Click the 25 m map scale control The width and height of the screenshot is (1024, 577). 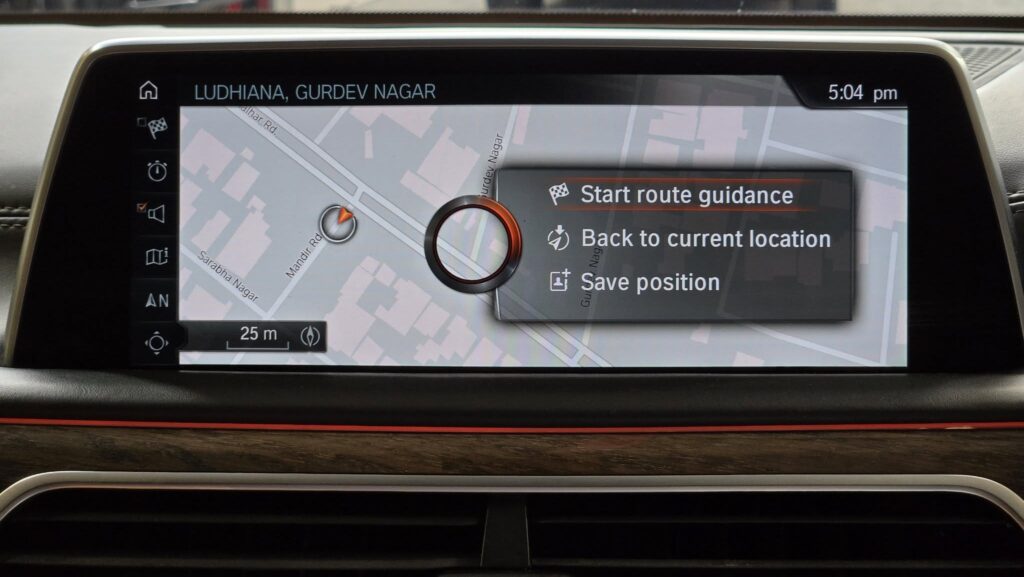click(258, 336)
